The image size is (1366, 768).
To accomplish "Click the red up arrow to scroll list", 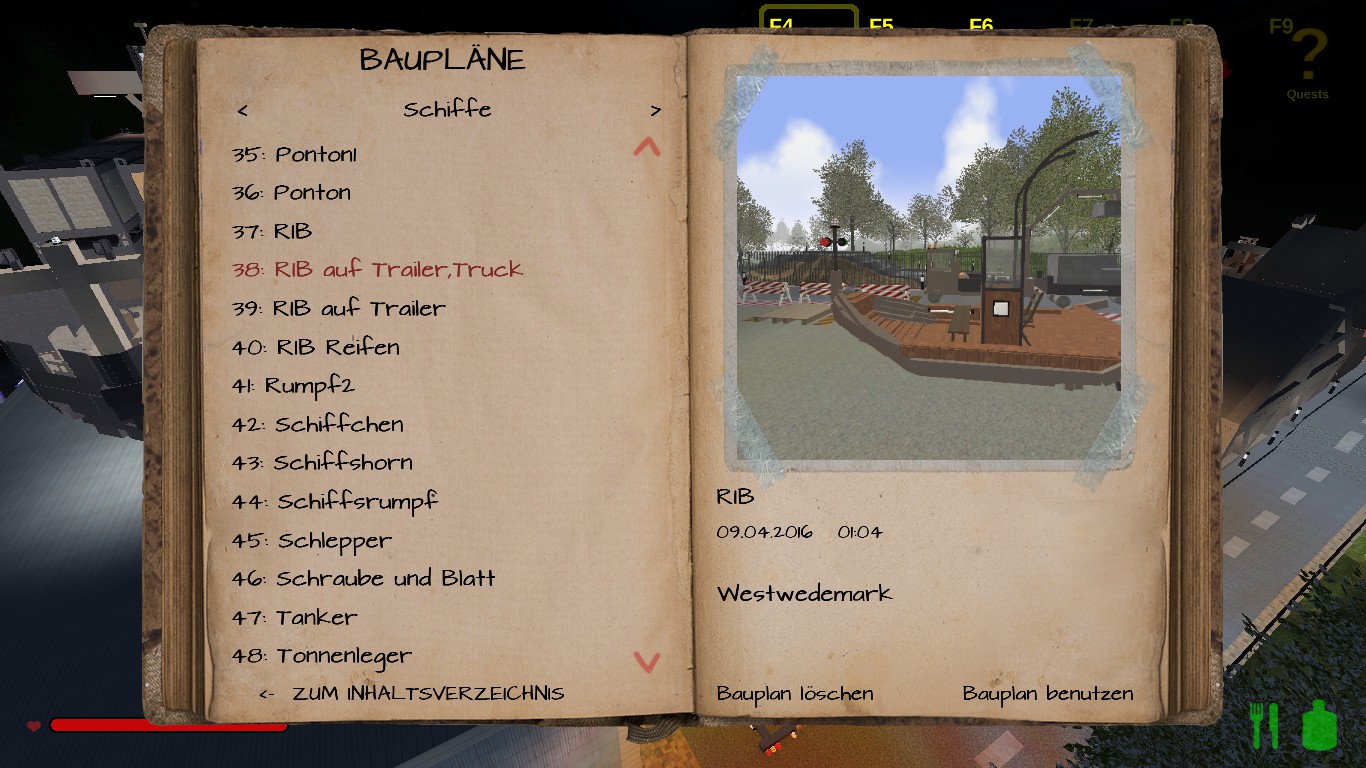I will [647, 147].
